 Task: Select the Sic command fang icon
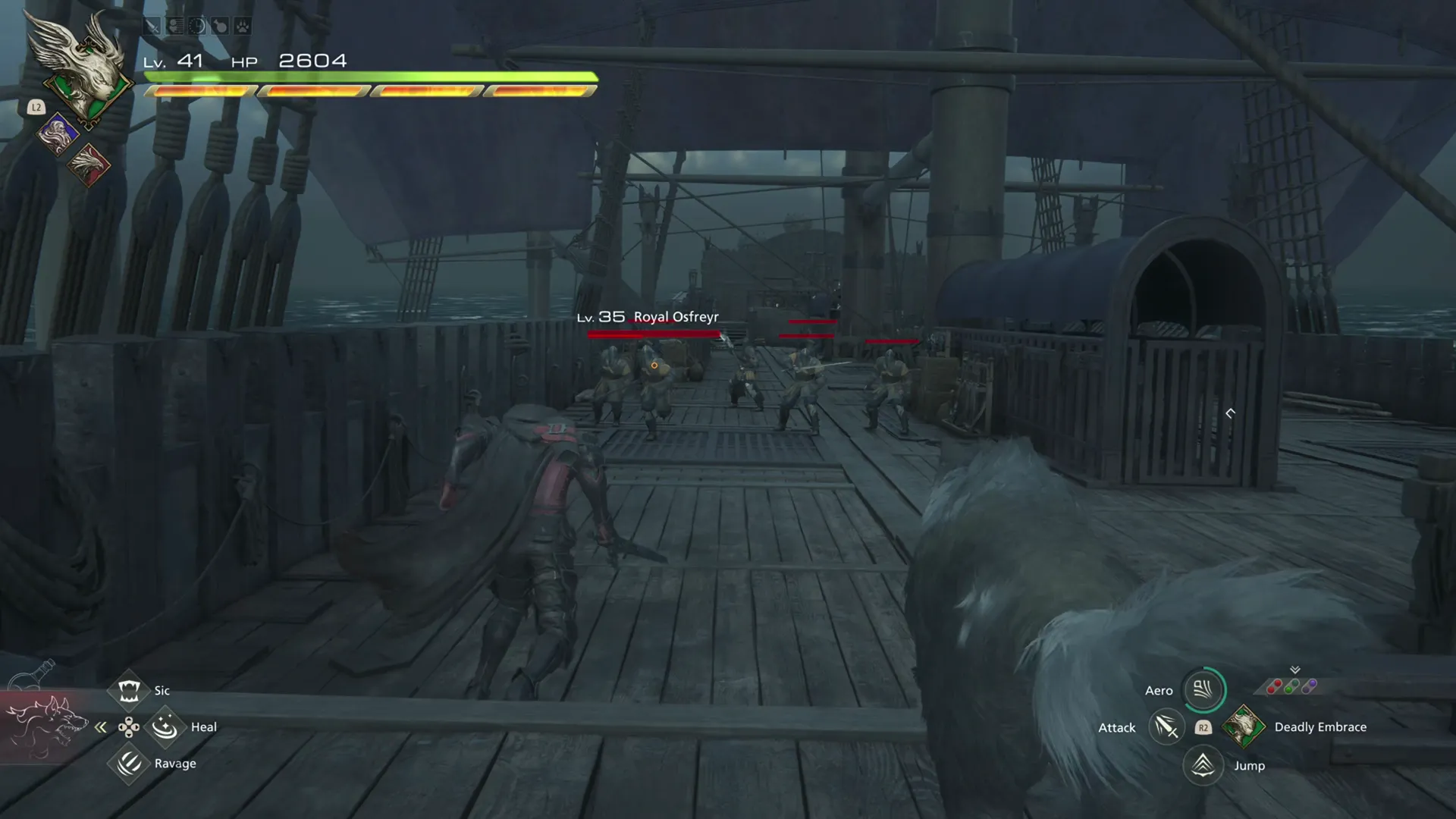[x=130, y=690]
